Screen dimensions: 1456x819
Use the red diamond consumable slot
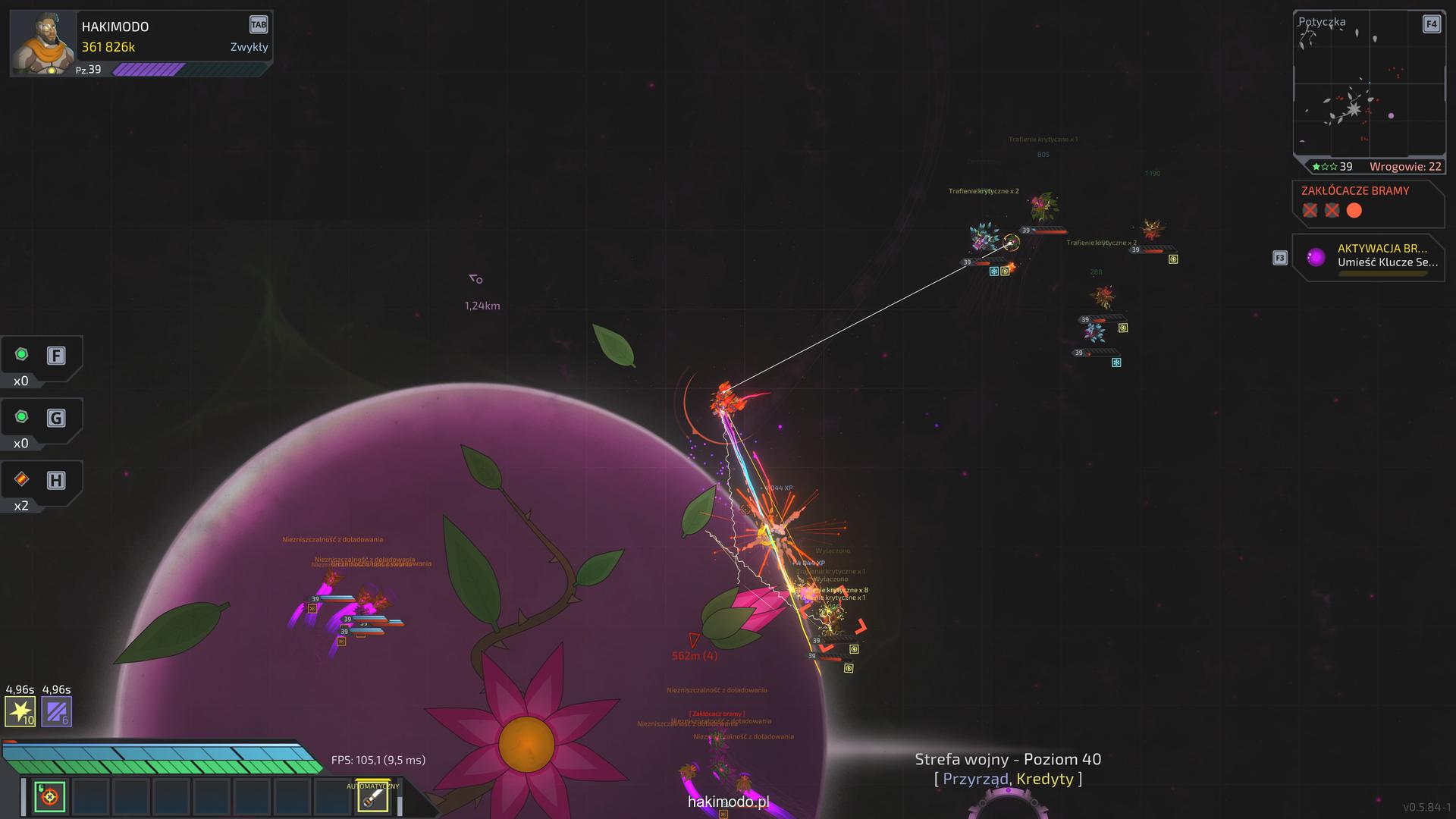[22, 479]
